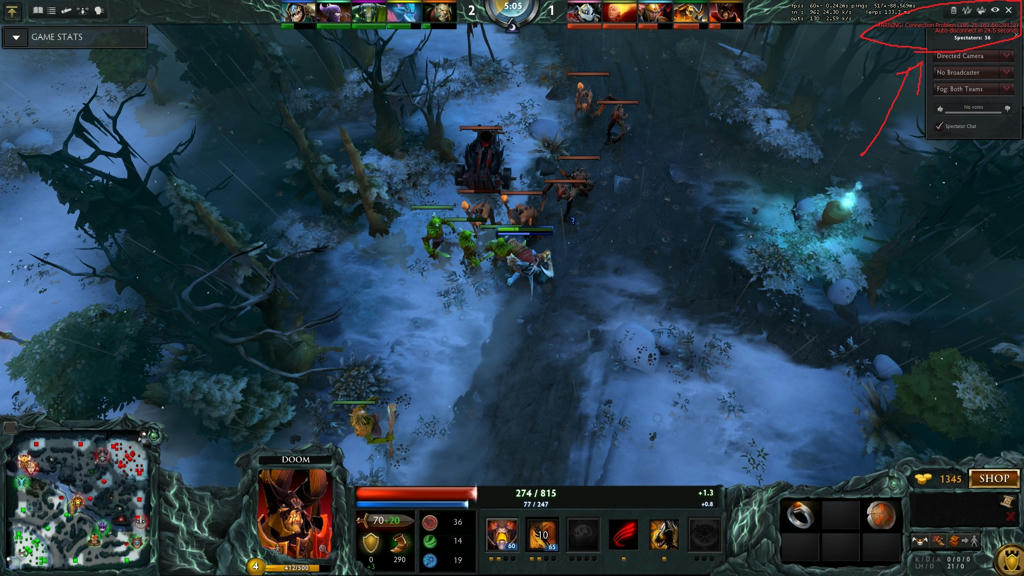
Task: Click the thumbs-down vote icon
Action: pyautogui.click(x=1007, y=109)
